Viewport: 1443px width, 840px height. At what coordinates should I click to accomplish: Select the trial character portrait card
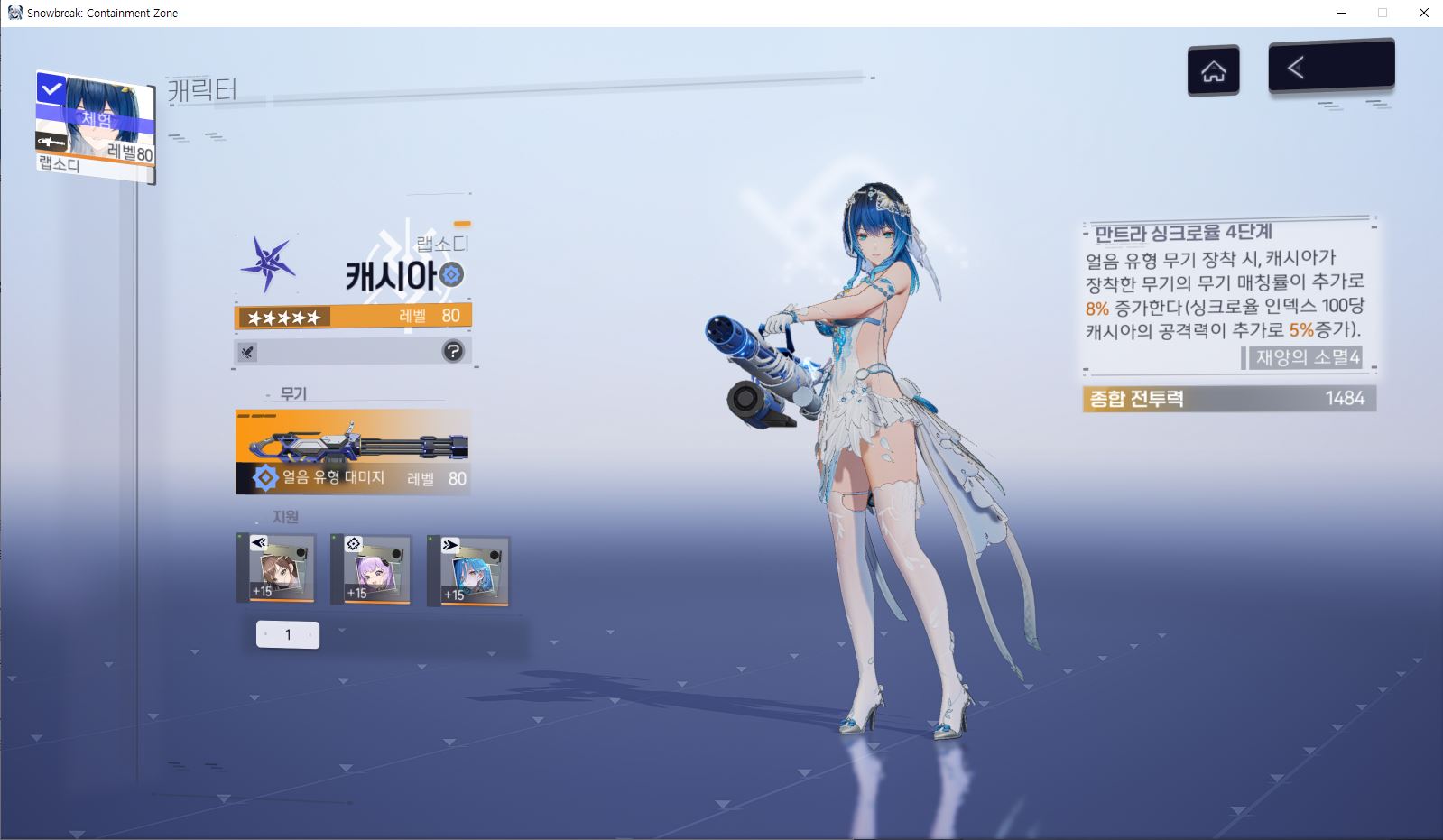point(95,125)
